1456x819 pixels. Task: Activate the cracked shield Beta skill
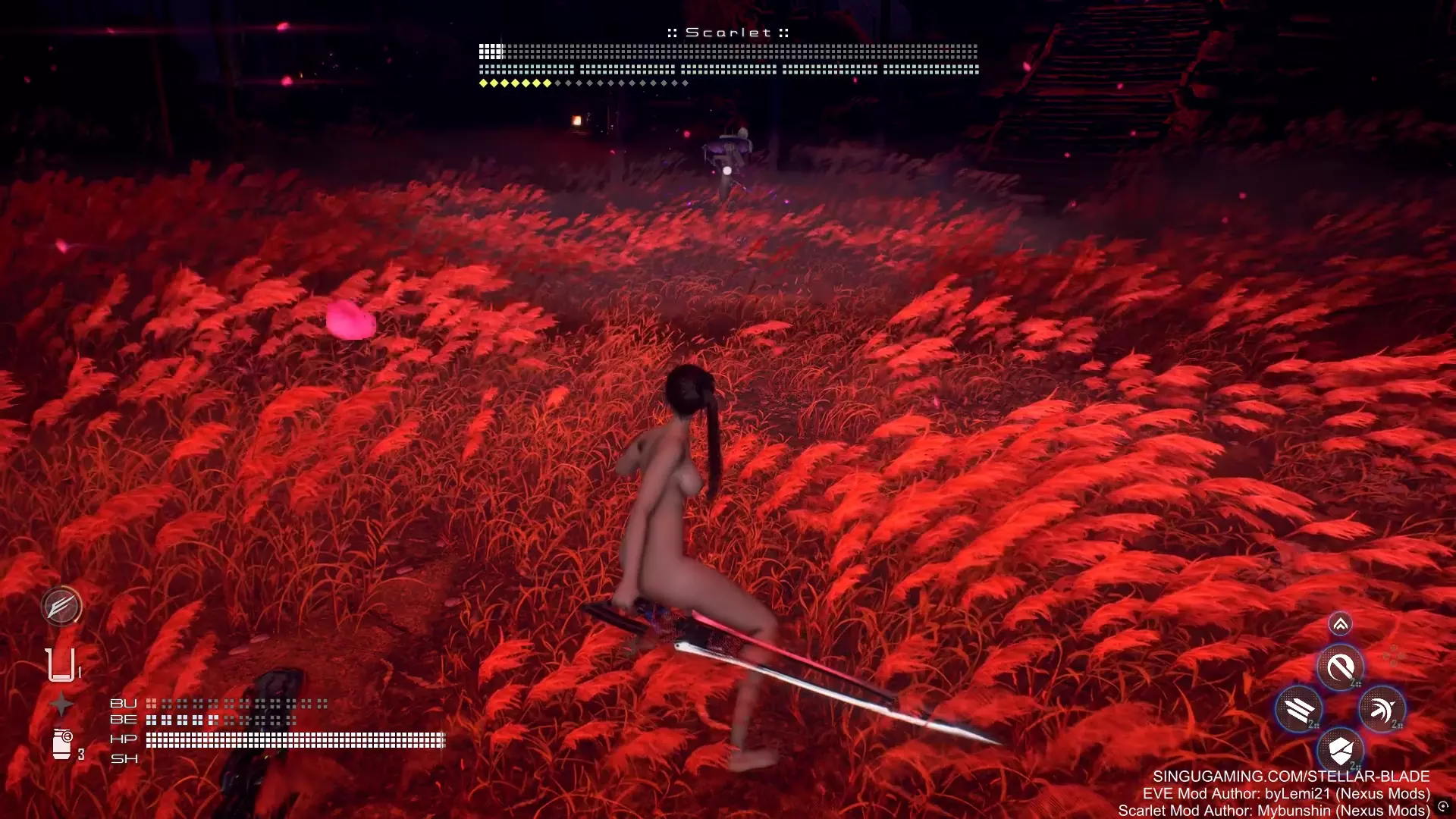(x=1340, y=751)
